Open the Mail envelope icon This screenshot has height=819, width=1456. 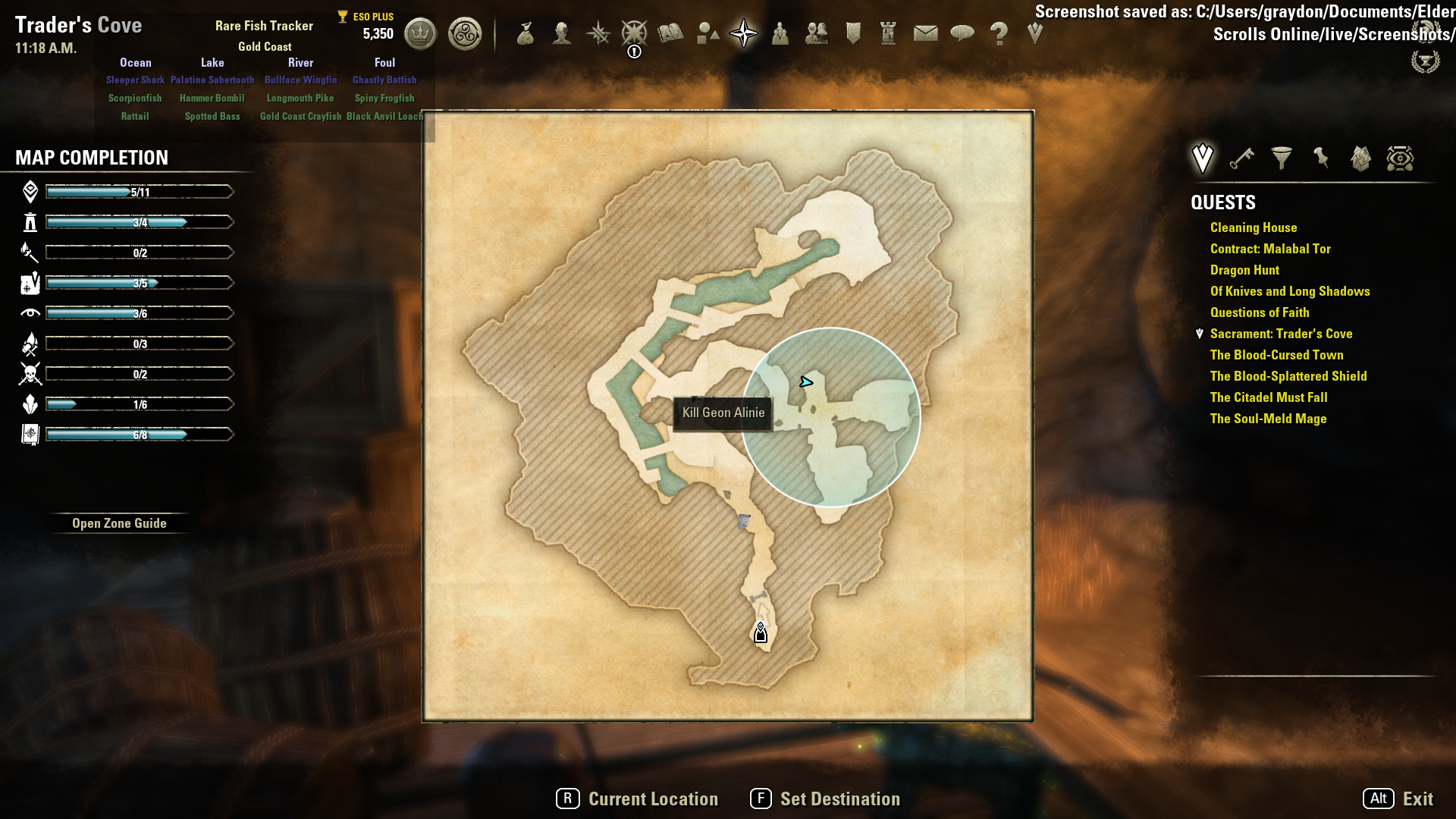click(x=925, y=33)
